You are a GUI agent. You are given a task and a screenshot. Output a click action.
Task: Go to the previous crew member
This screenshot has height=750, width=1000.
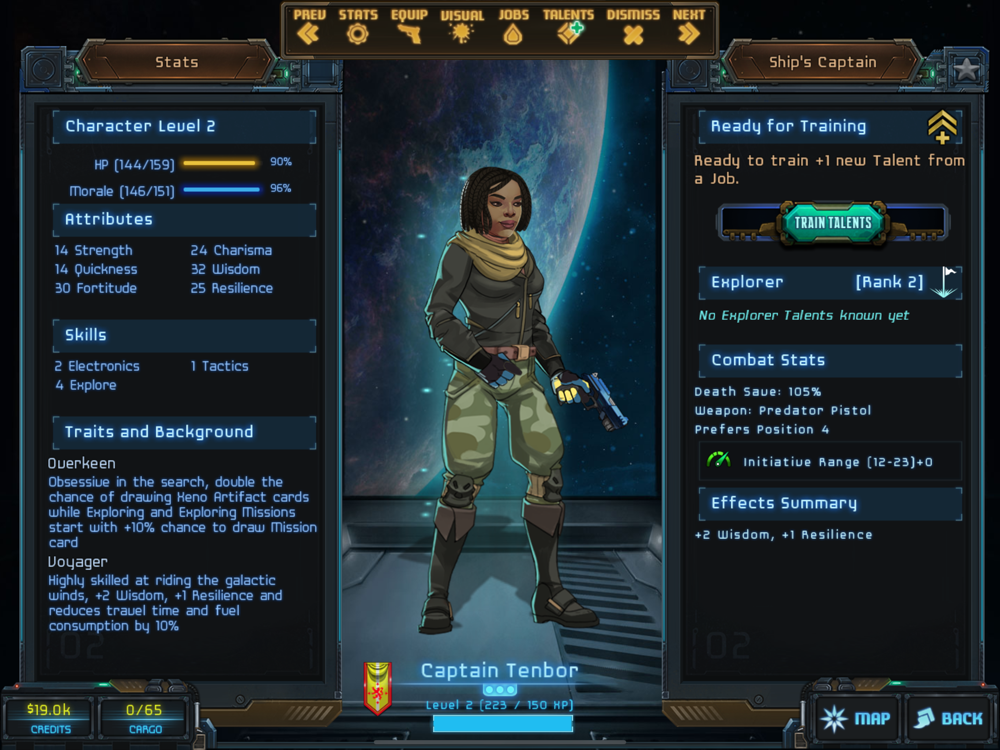(x=309, y=27)
